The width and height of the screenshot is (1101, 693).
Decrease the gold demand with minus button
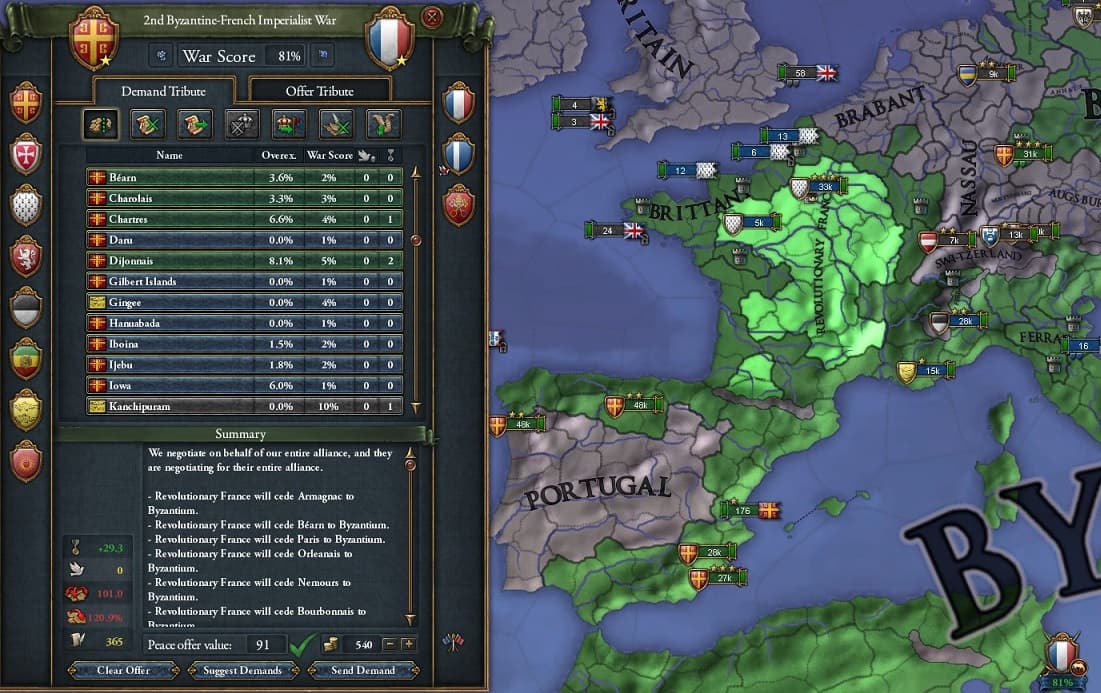(x=390, y=645)
